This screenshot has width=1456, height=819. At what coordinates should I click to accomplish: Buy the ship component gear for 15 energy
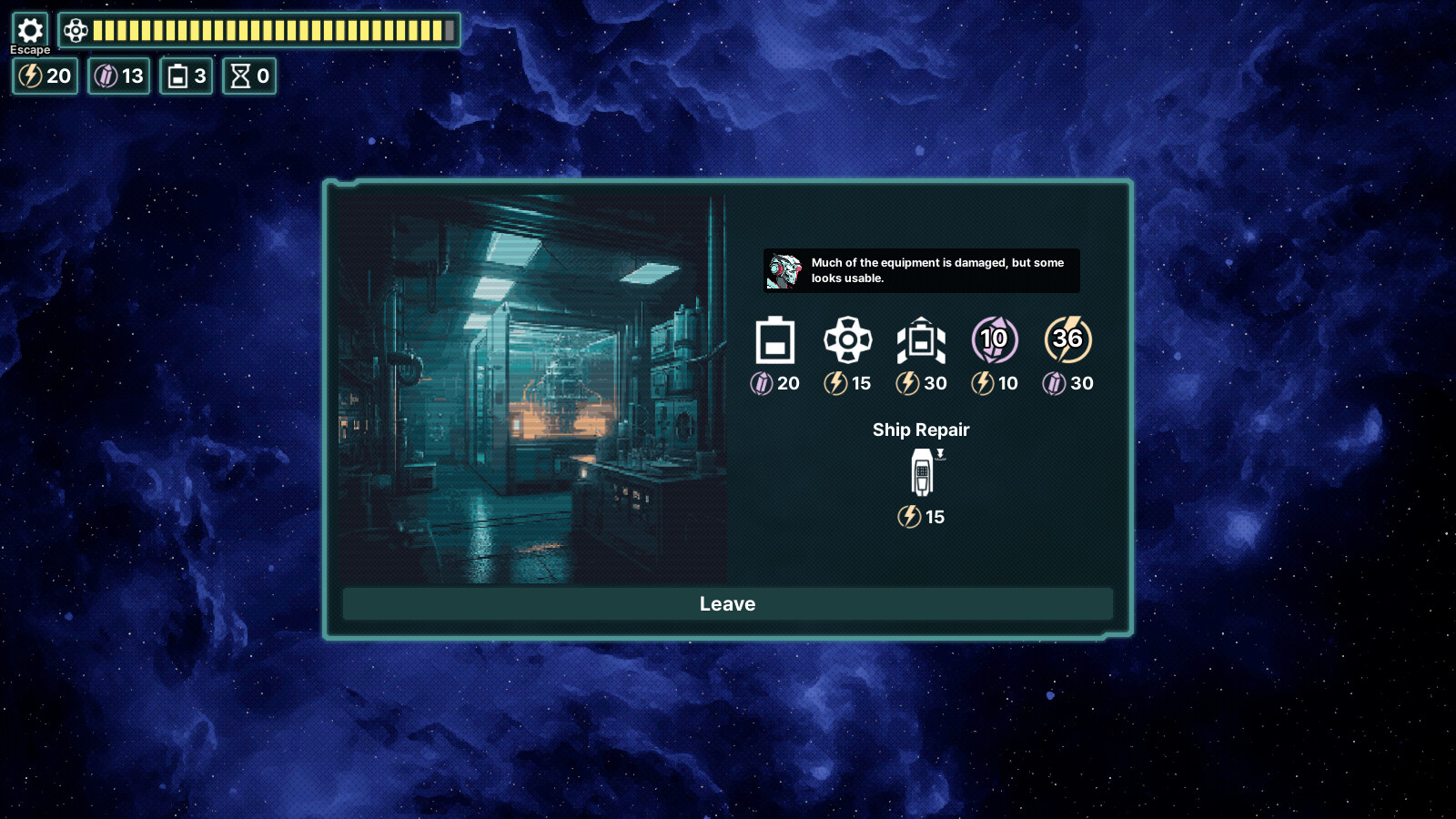click(x=848, y=341)
